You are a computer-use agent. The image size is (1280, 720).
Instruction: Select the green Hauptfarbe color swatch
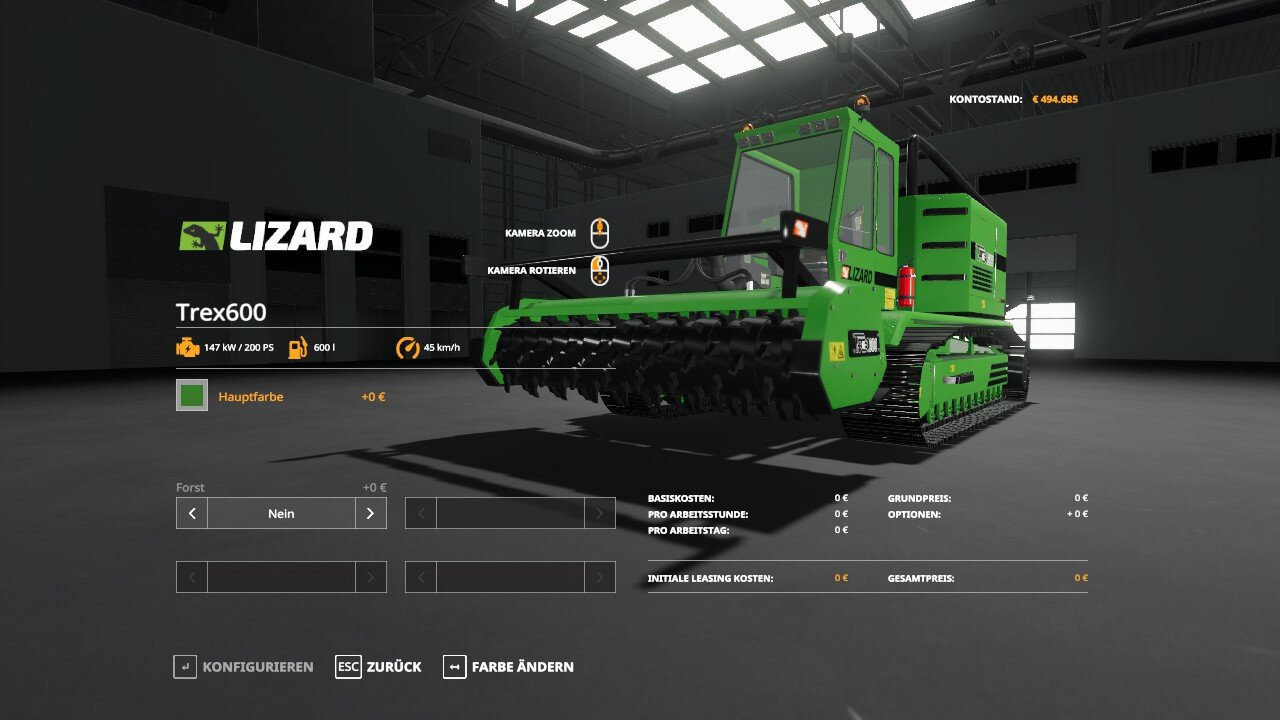(192, 395)
